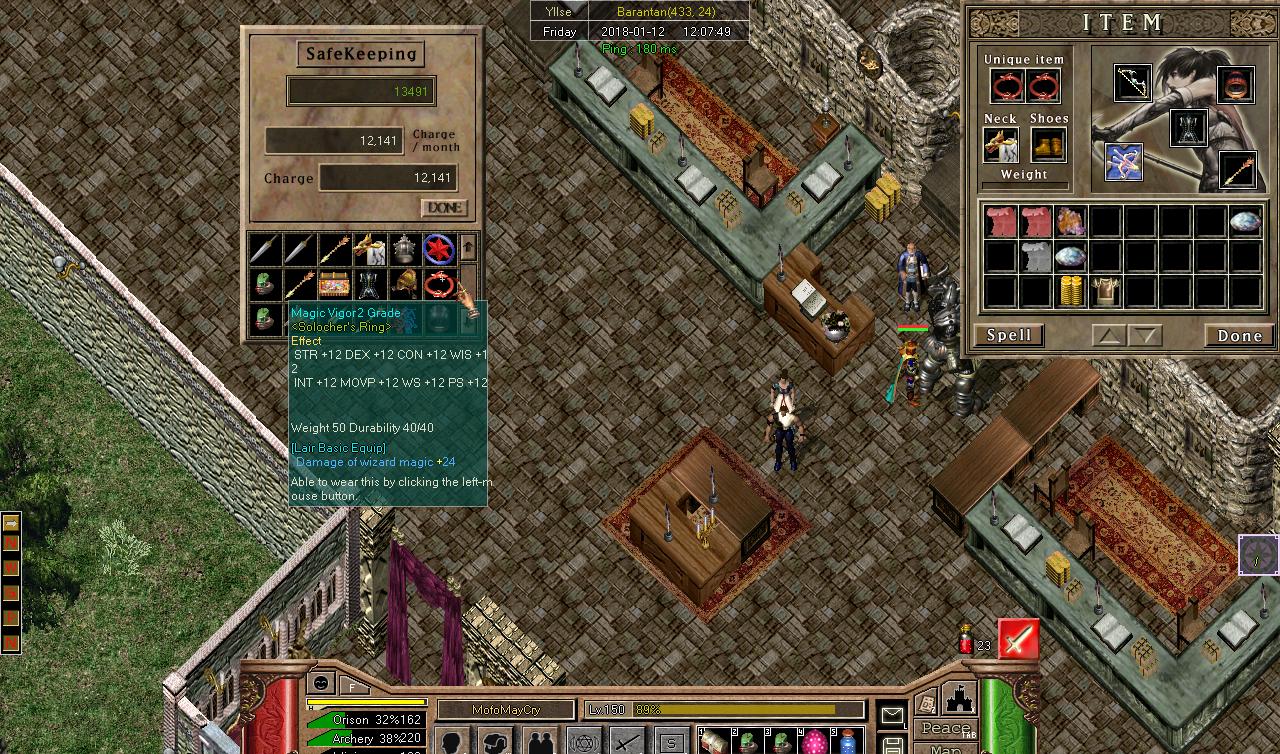Pick the treasure chest item in storage
1280x754 pixels.
point(335,285)
